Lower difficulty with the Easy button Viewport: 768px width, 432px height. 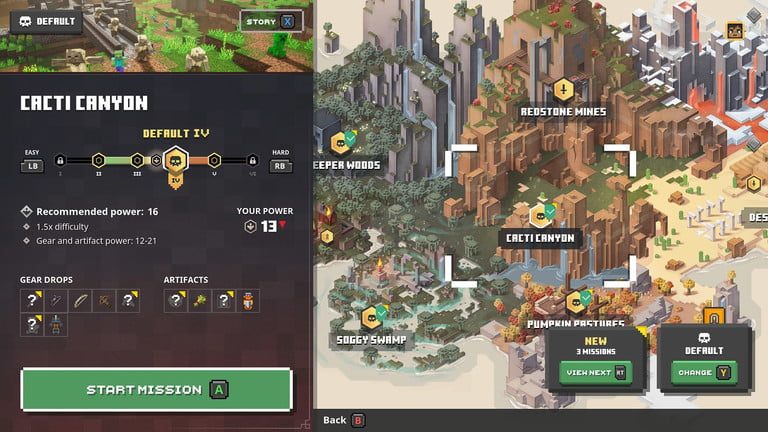pyautogui.click(x=32, y=166)
